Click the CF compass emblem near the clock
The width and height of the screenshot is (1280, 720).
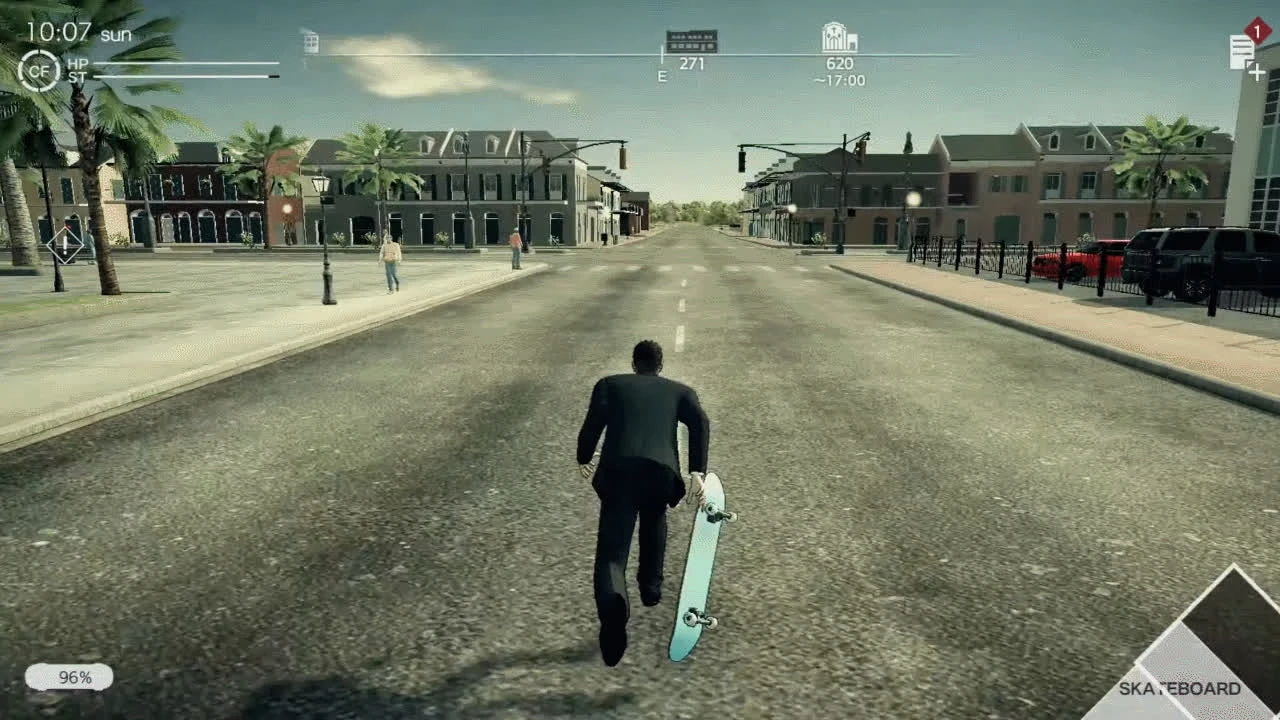click(x=39, y=71)
